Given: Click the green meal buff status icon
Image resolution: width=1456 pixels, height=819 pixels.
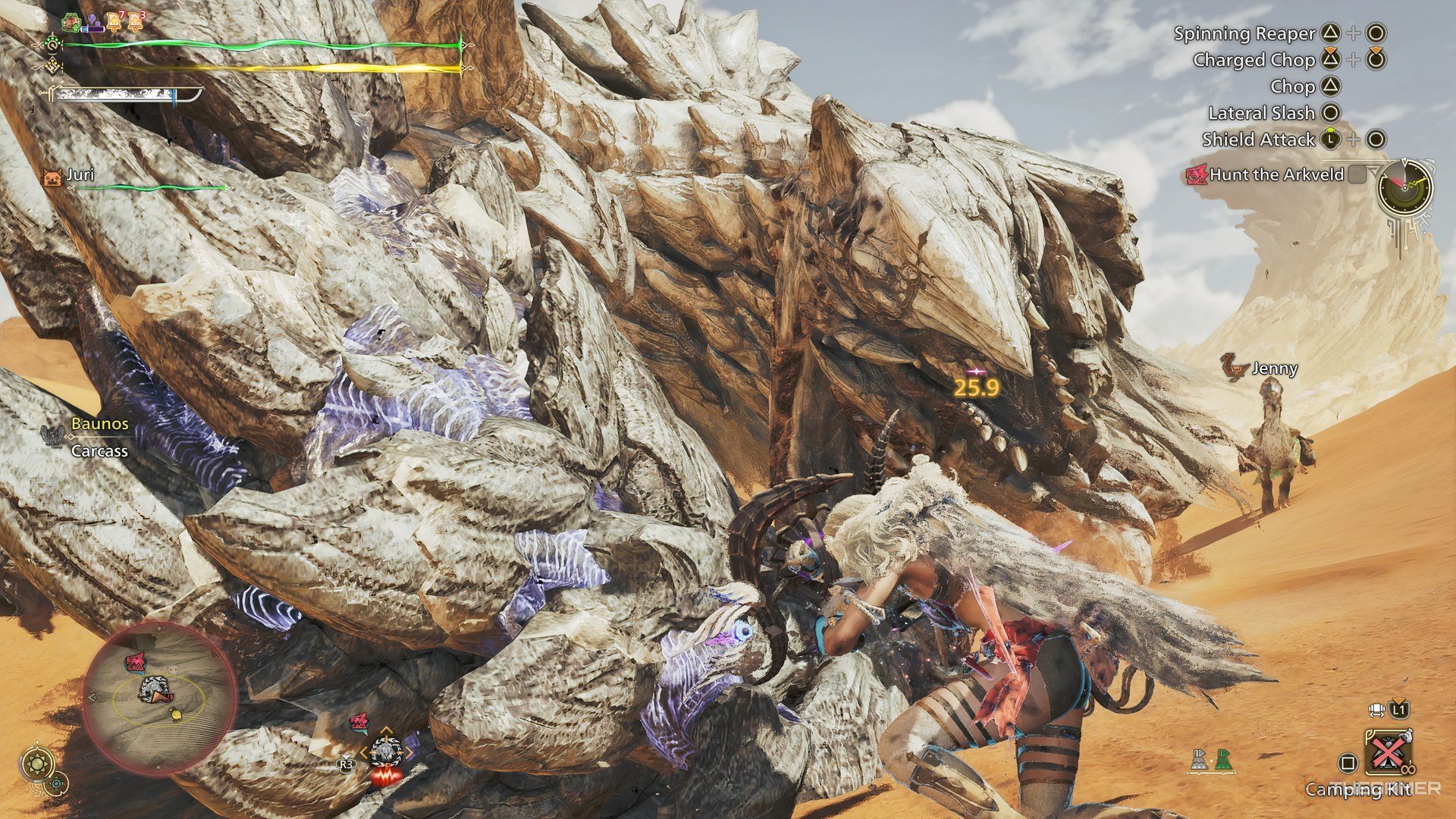Looking at the screenshot, I should click(71, 22).
